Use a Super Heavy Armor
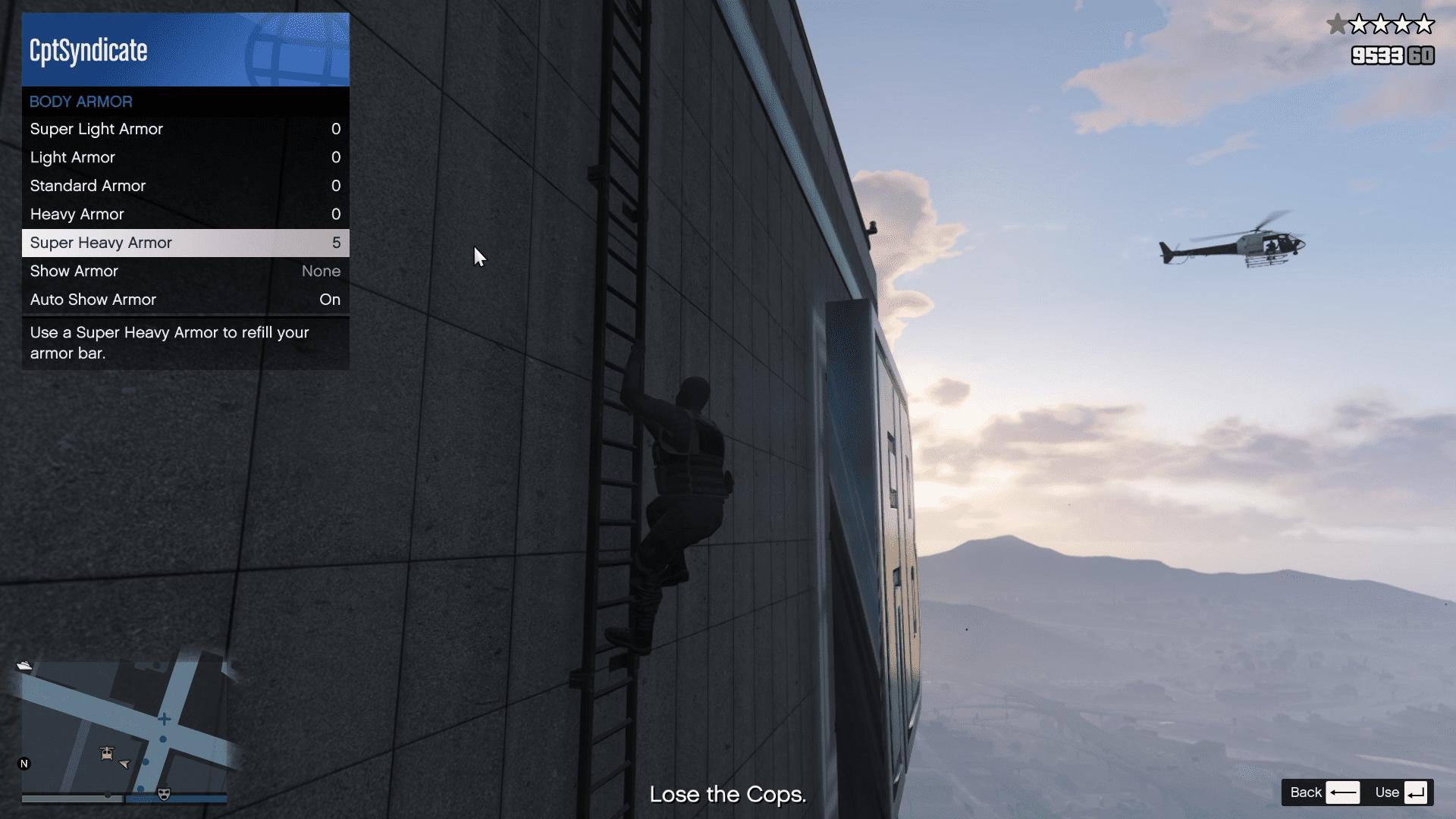Image resolution: width=1456 pixels, height=819 pixels. pyautogui.click(x=185, y=243)
